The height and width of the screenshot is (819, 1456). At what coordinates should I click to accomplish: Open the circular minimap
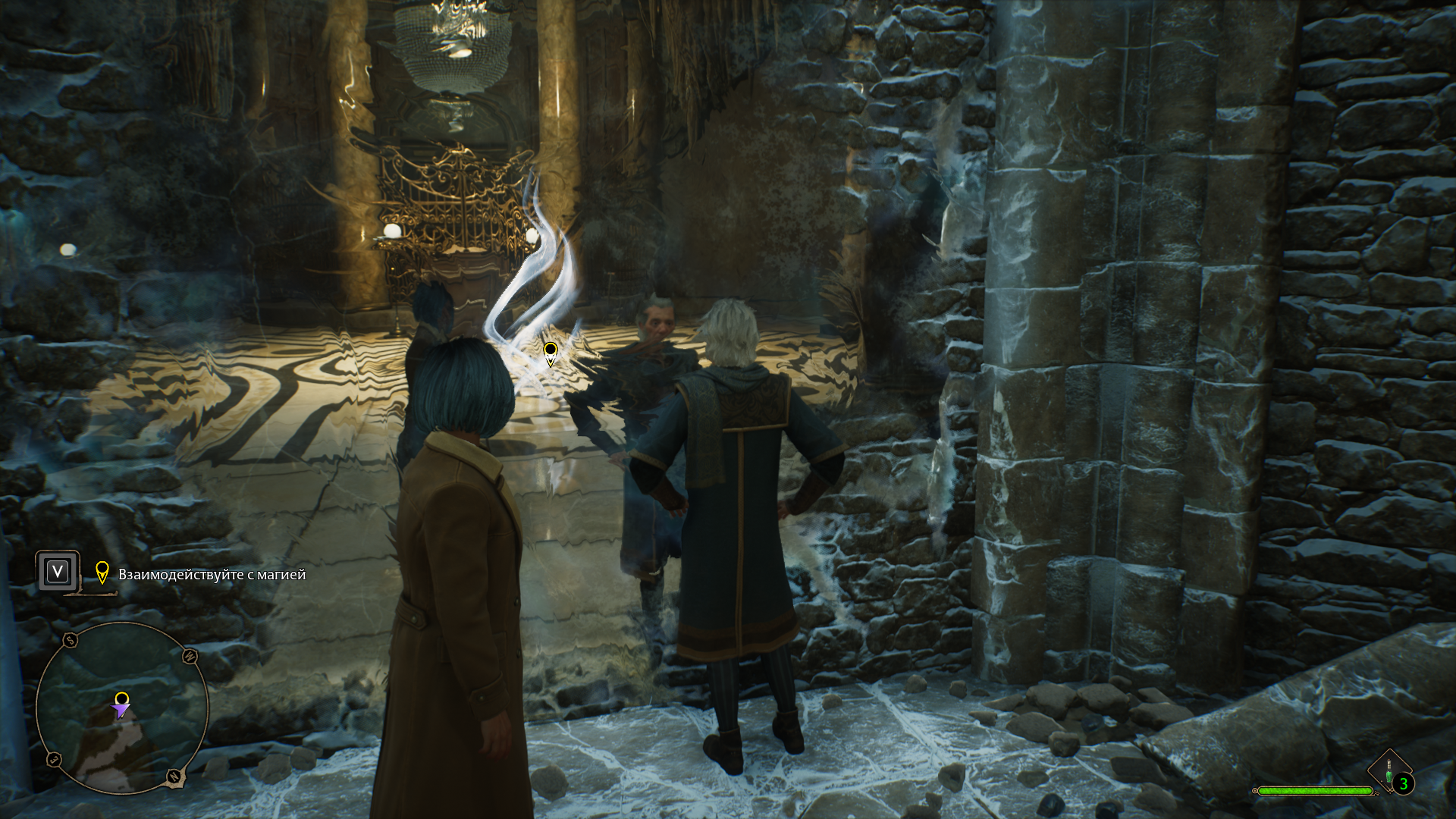pyautogui.click(x=121, y=707)
